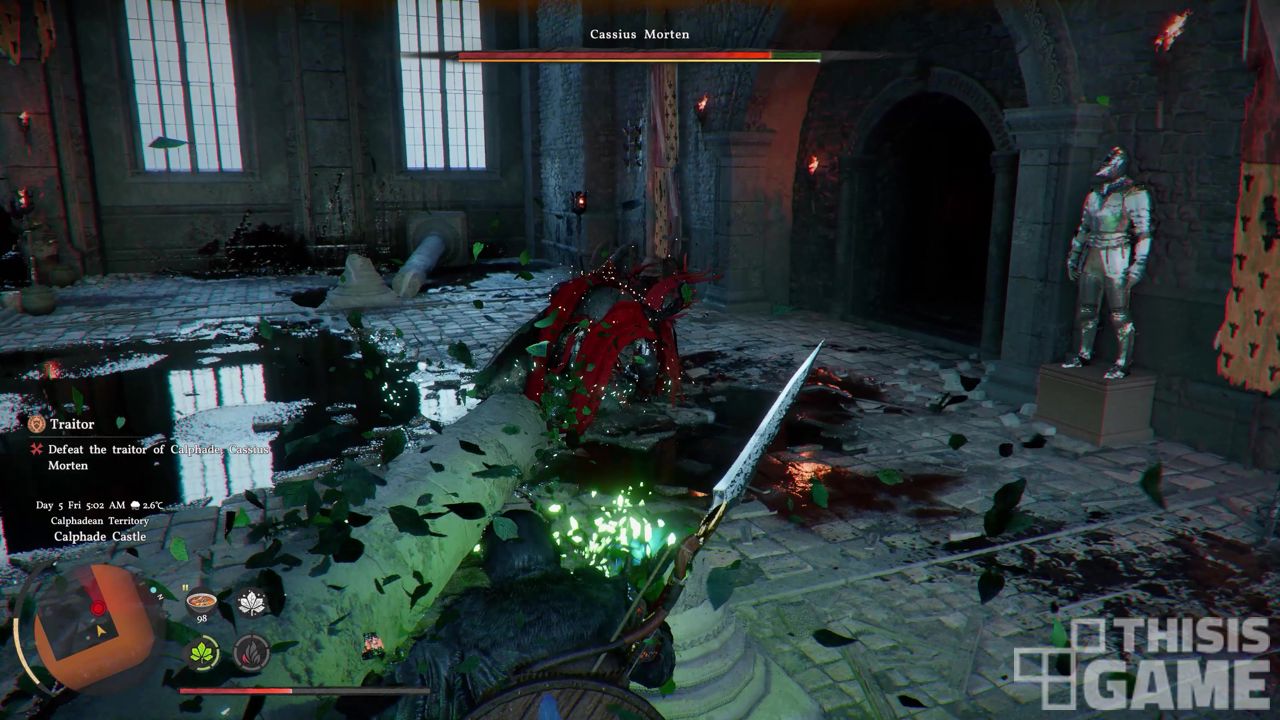Activate the white maple leaf skill
The width and height of the screenshot is (1280, 720).
[x=251, y=603]
